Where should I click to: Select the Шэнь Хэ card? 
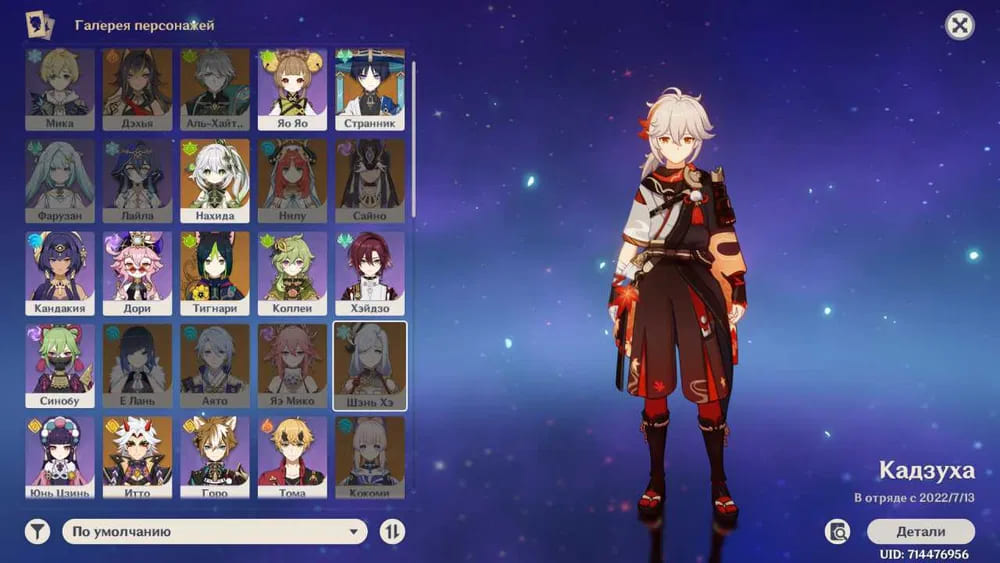point(370,364)
